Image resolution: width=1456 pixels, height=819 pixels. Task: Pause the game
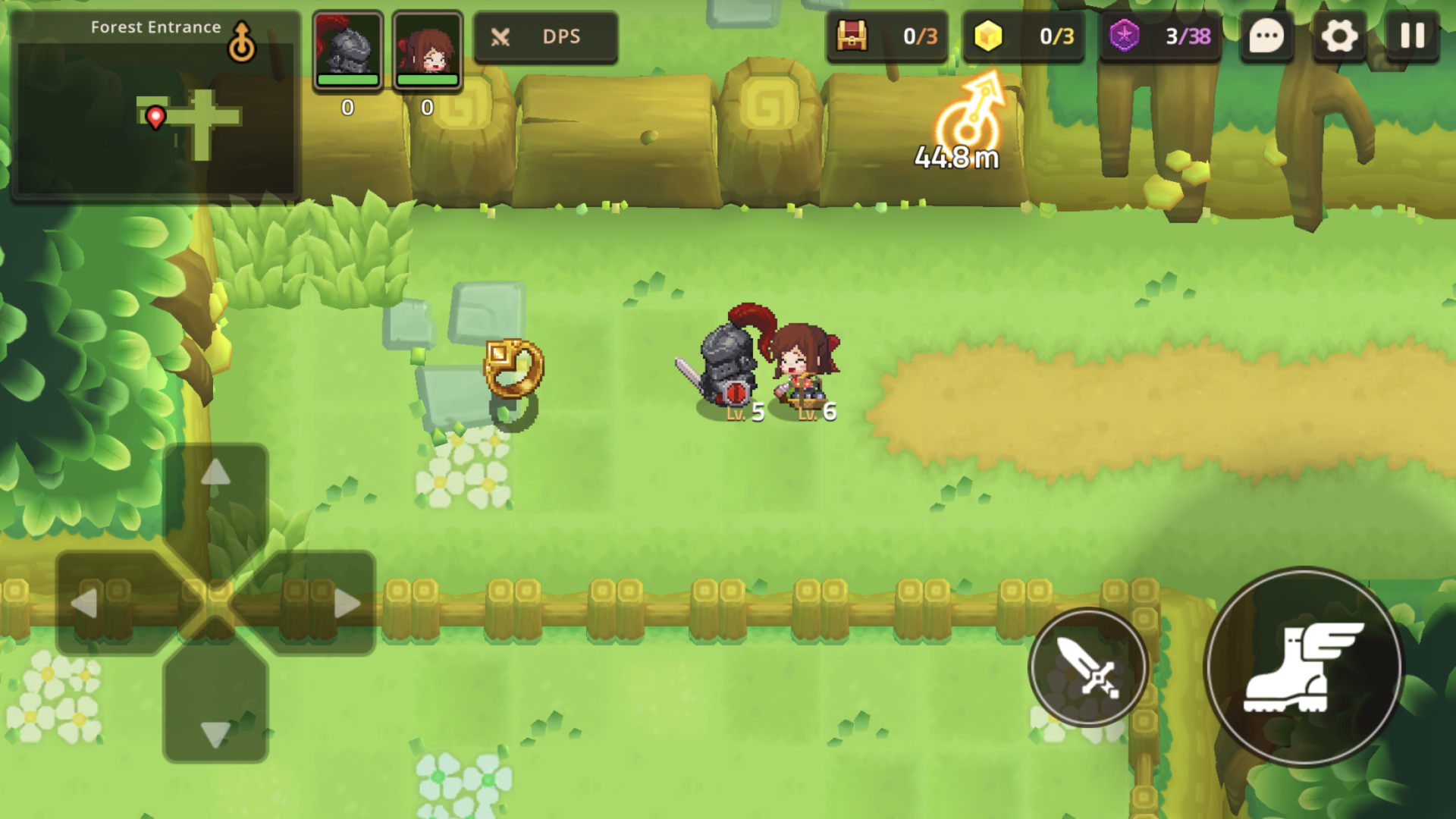(1412, 36)
